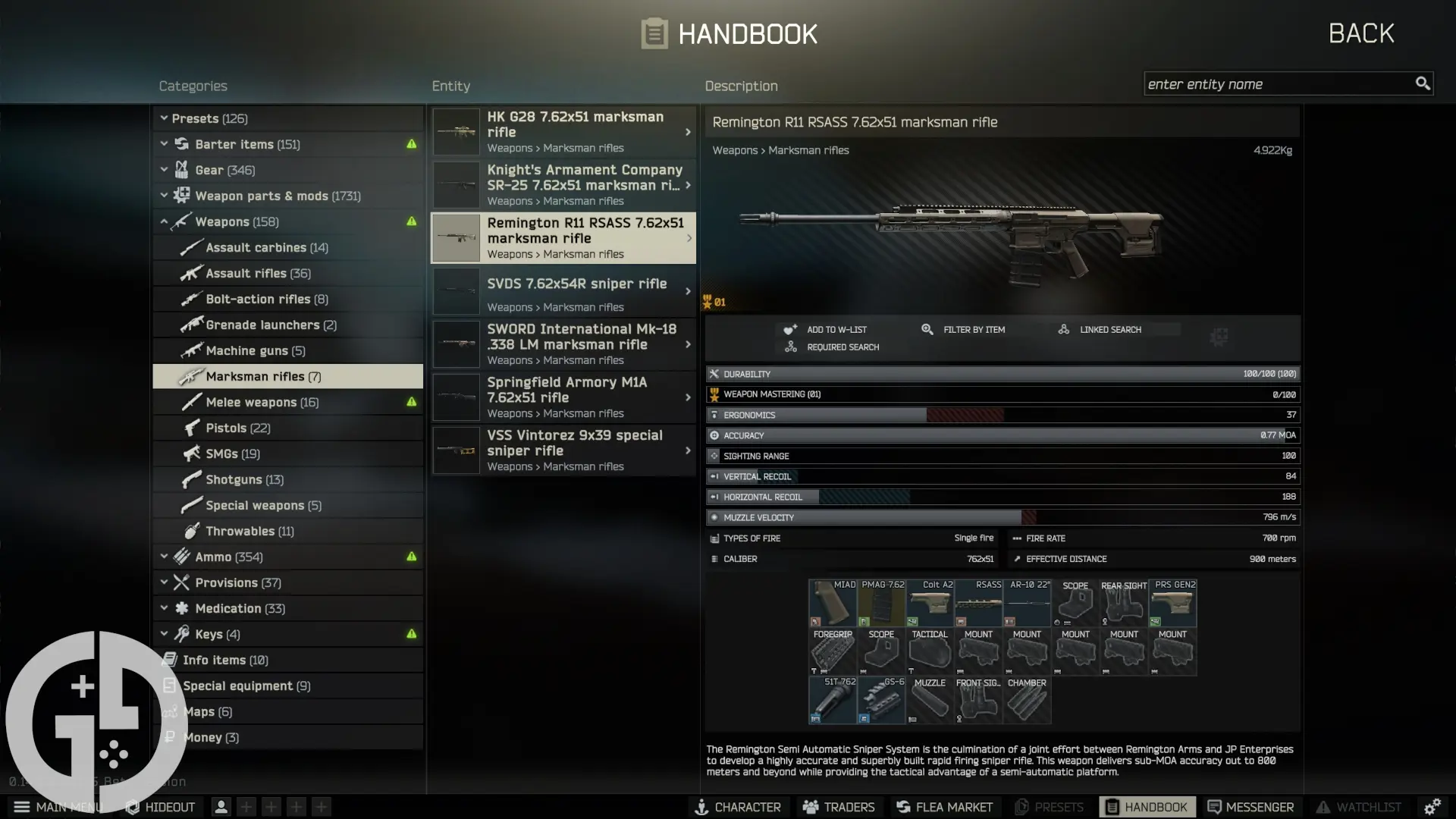Open the Main Menu
The height and width of the screenshot is (819, 1456).
23,807
